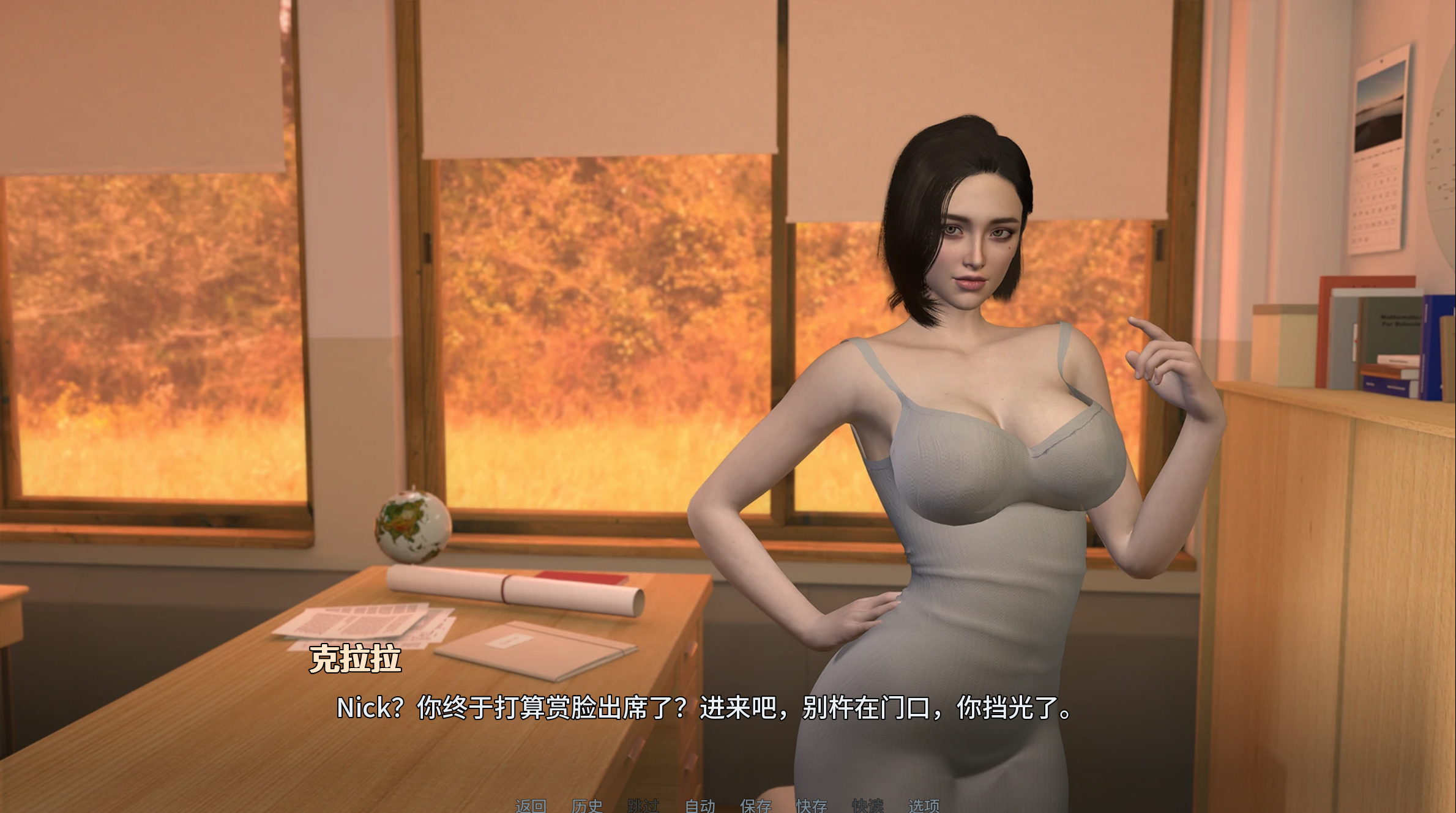Click 跳过 to skip dialogue

644,805
